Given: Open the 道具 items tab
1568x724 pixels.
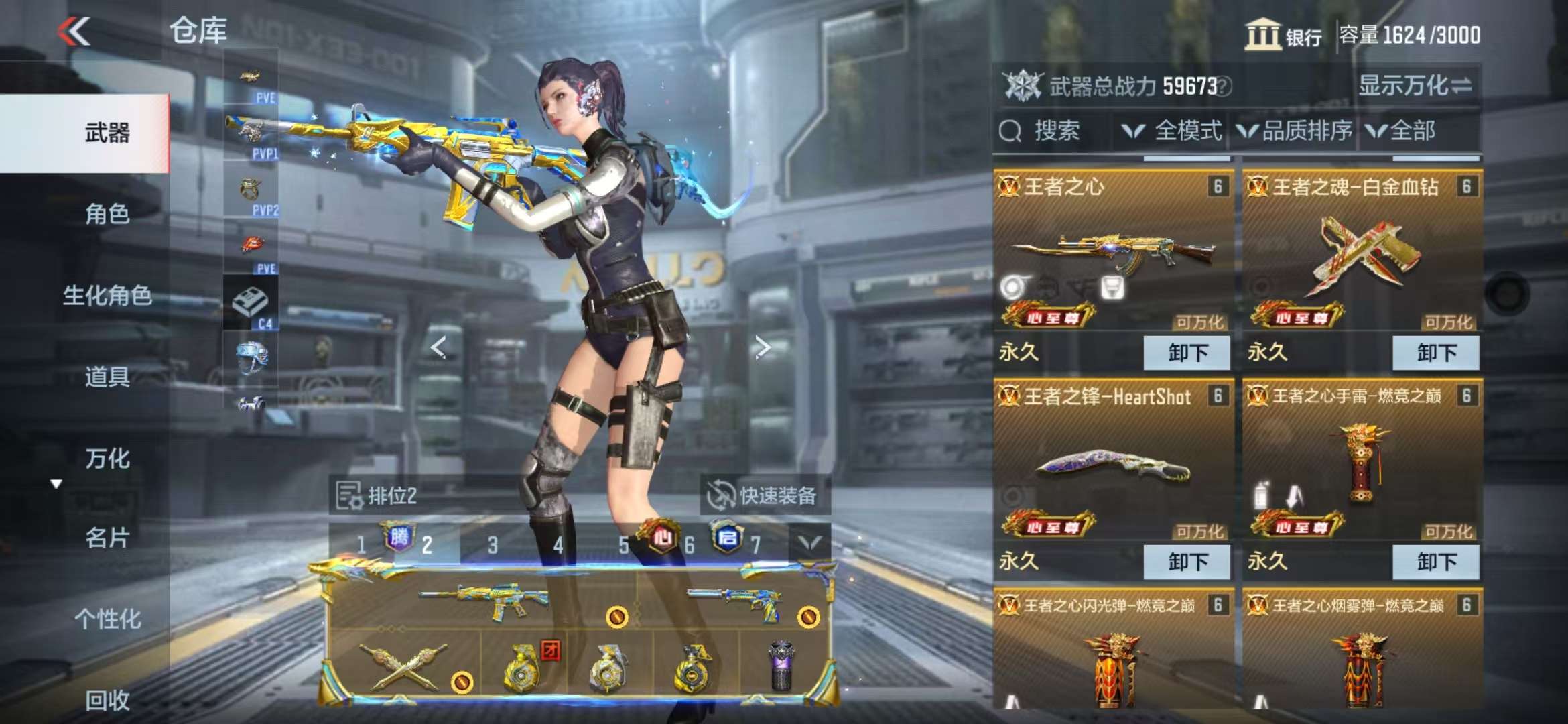Looking at the screenshot, I should 107,377.
